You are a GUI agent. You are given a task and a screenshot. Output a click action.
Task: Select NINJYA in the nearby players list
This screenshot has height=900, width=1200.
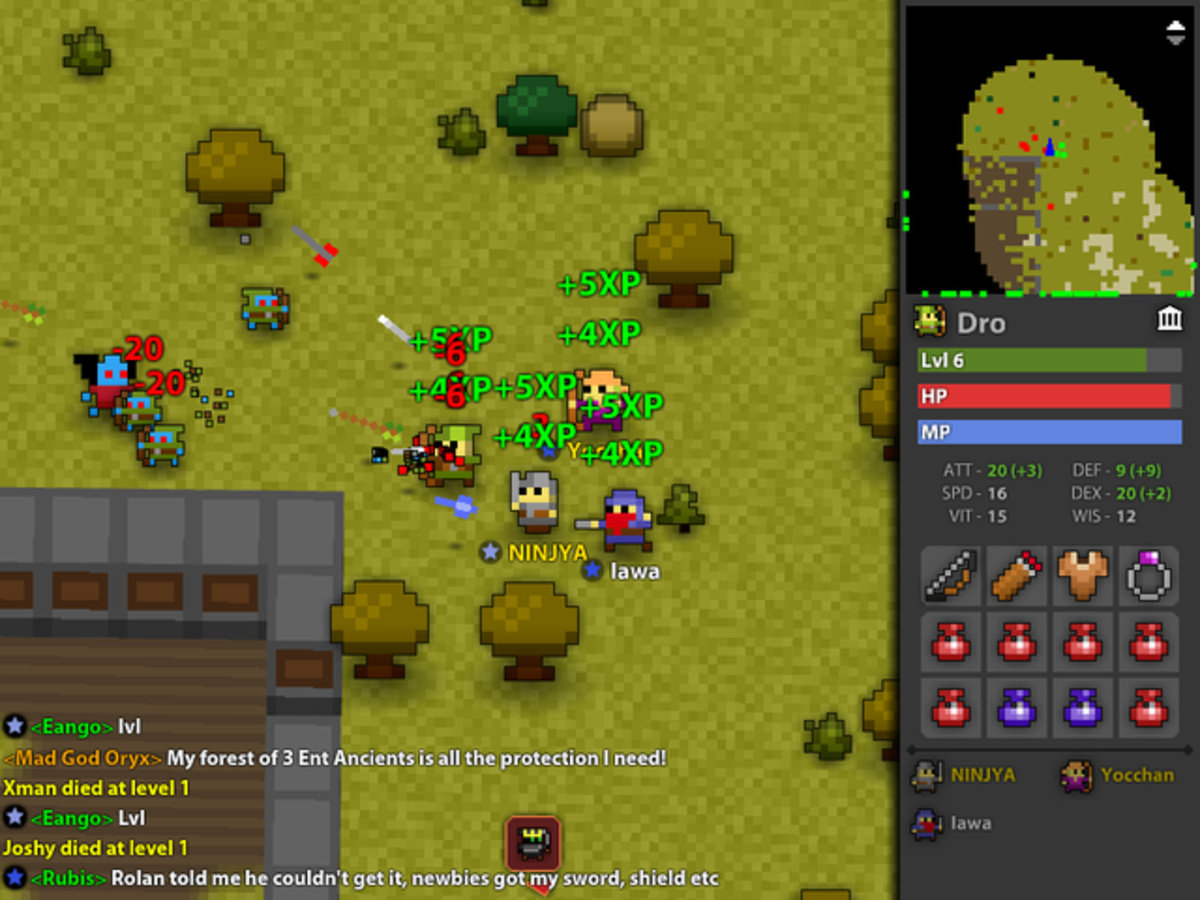point(966,775)
